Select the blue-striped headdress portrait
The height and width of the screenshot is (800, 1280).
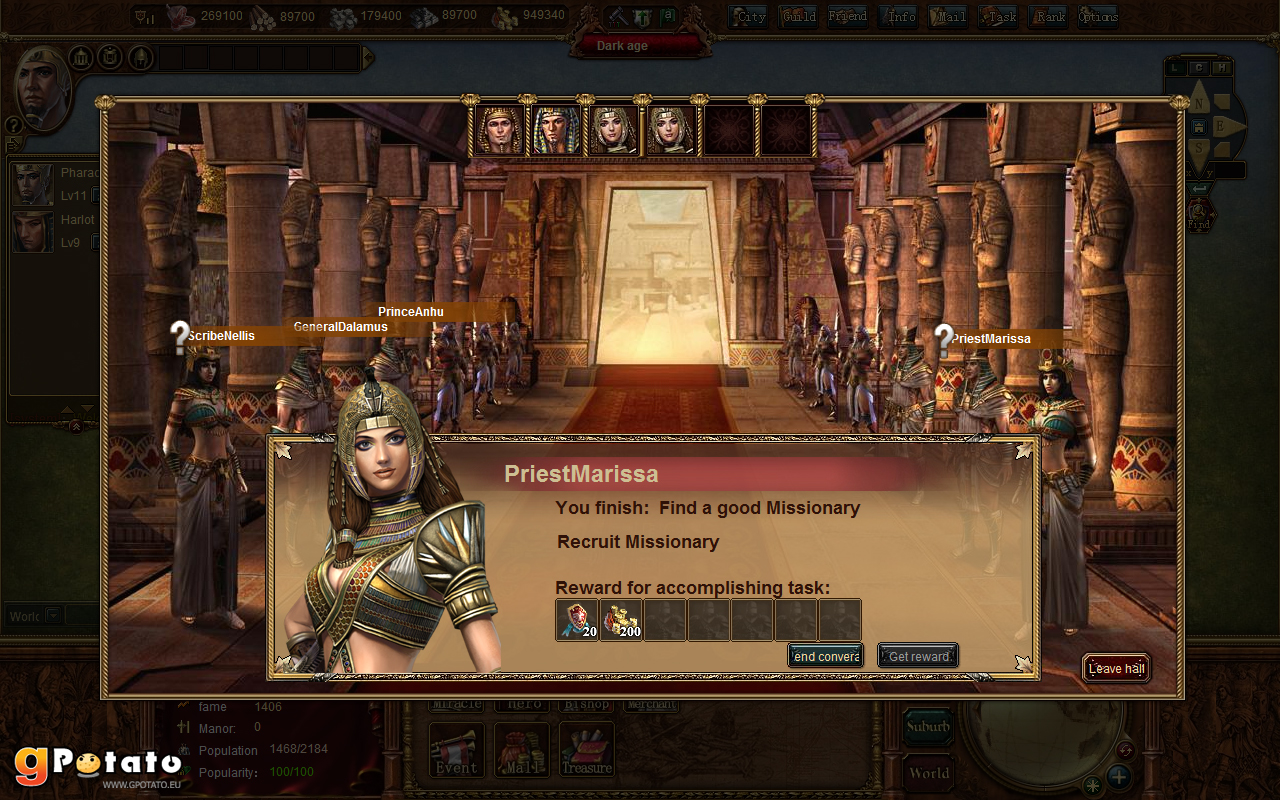pos(555,131)
